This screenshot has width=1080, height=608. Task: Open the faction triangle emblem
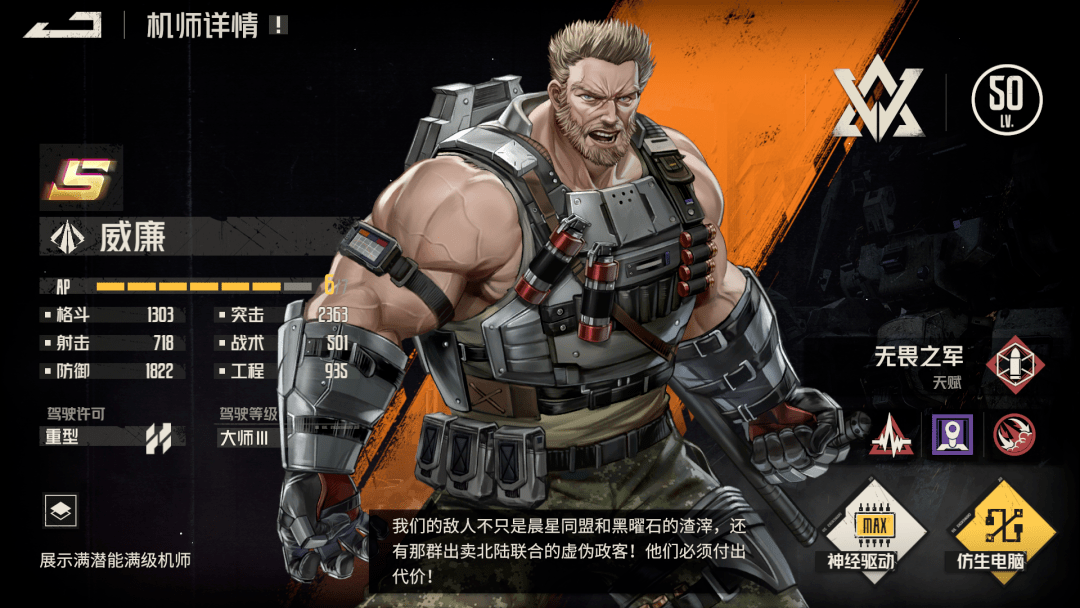pos(879,102)
